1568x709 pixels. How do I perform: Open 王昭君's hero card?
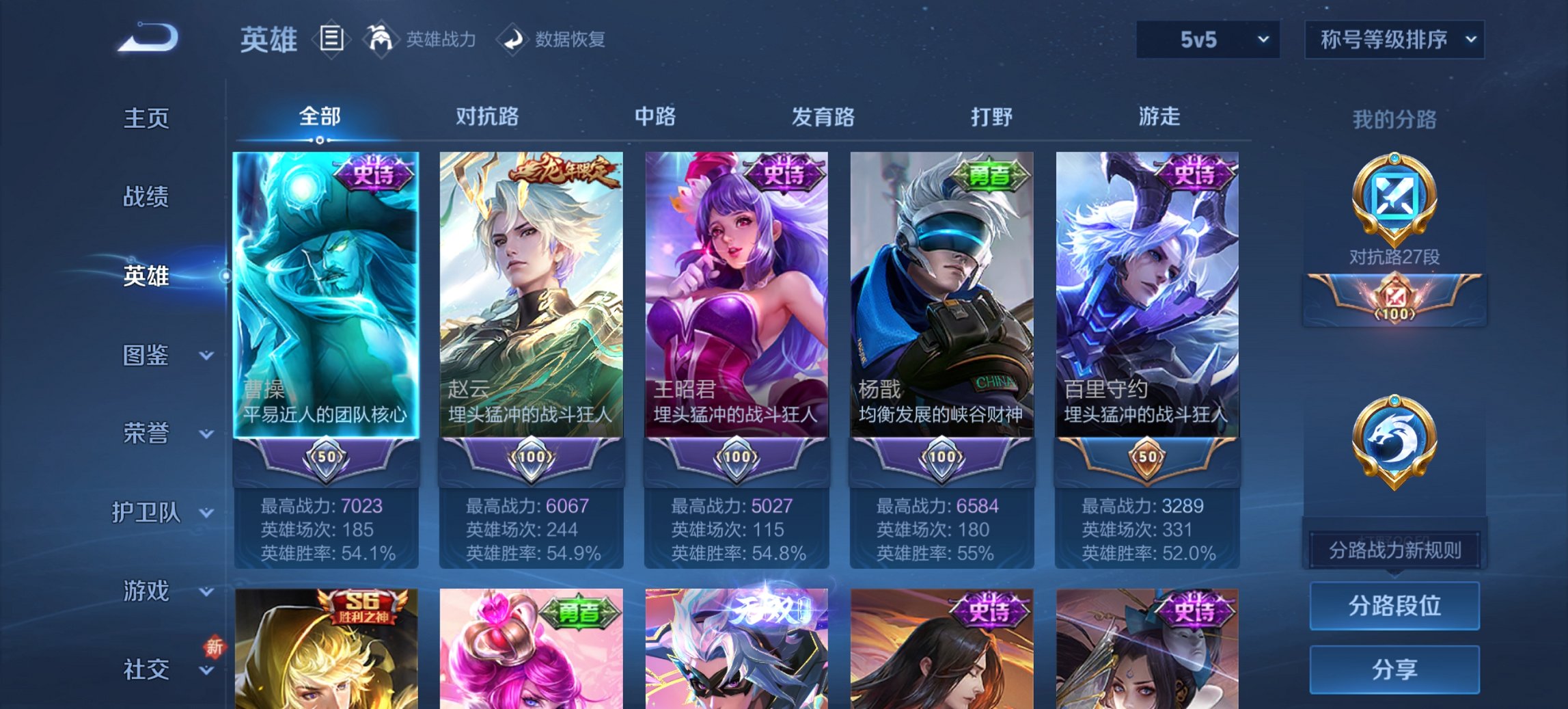coord(736,294)
